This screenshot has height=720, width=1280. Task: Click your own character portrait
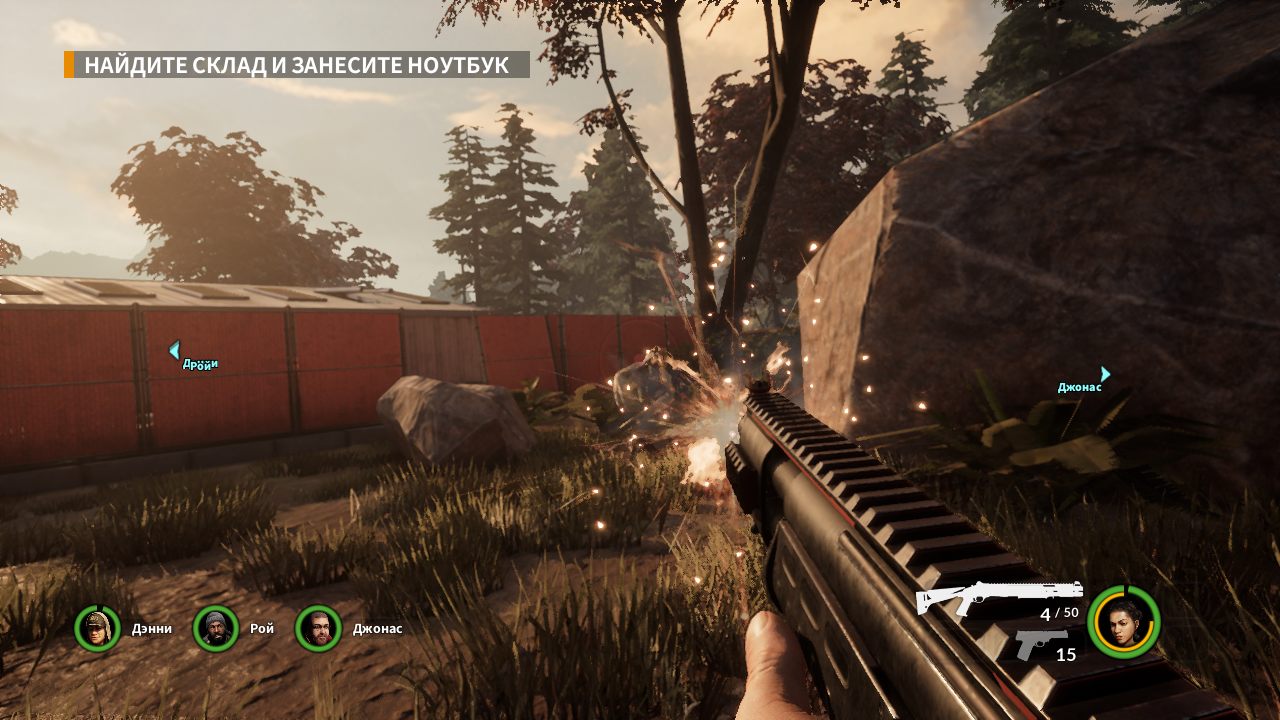coord(1123,622)
